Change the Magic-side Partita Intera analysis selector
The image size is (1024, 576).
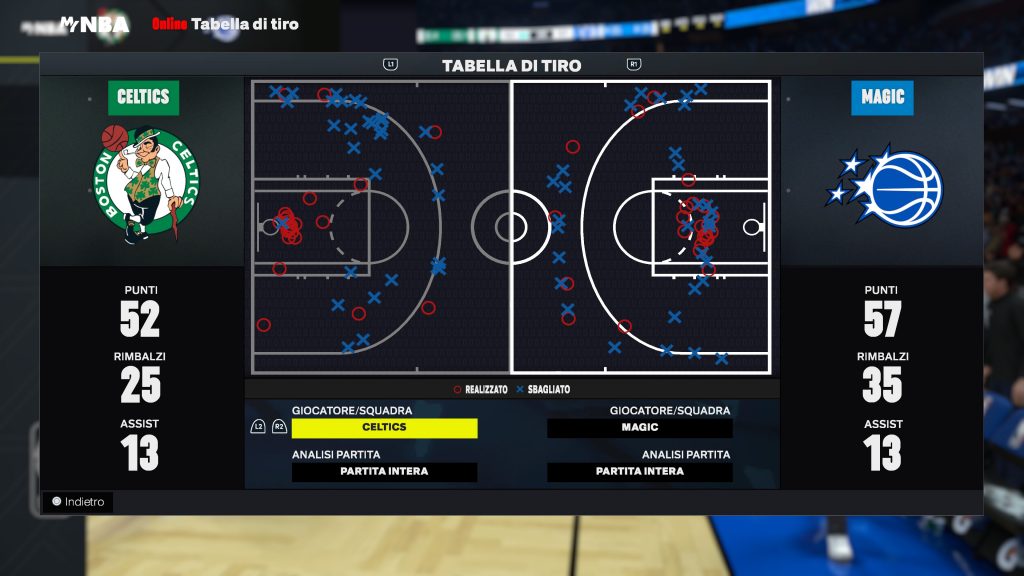[640, 472]
